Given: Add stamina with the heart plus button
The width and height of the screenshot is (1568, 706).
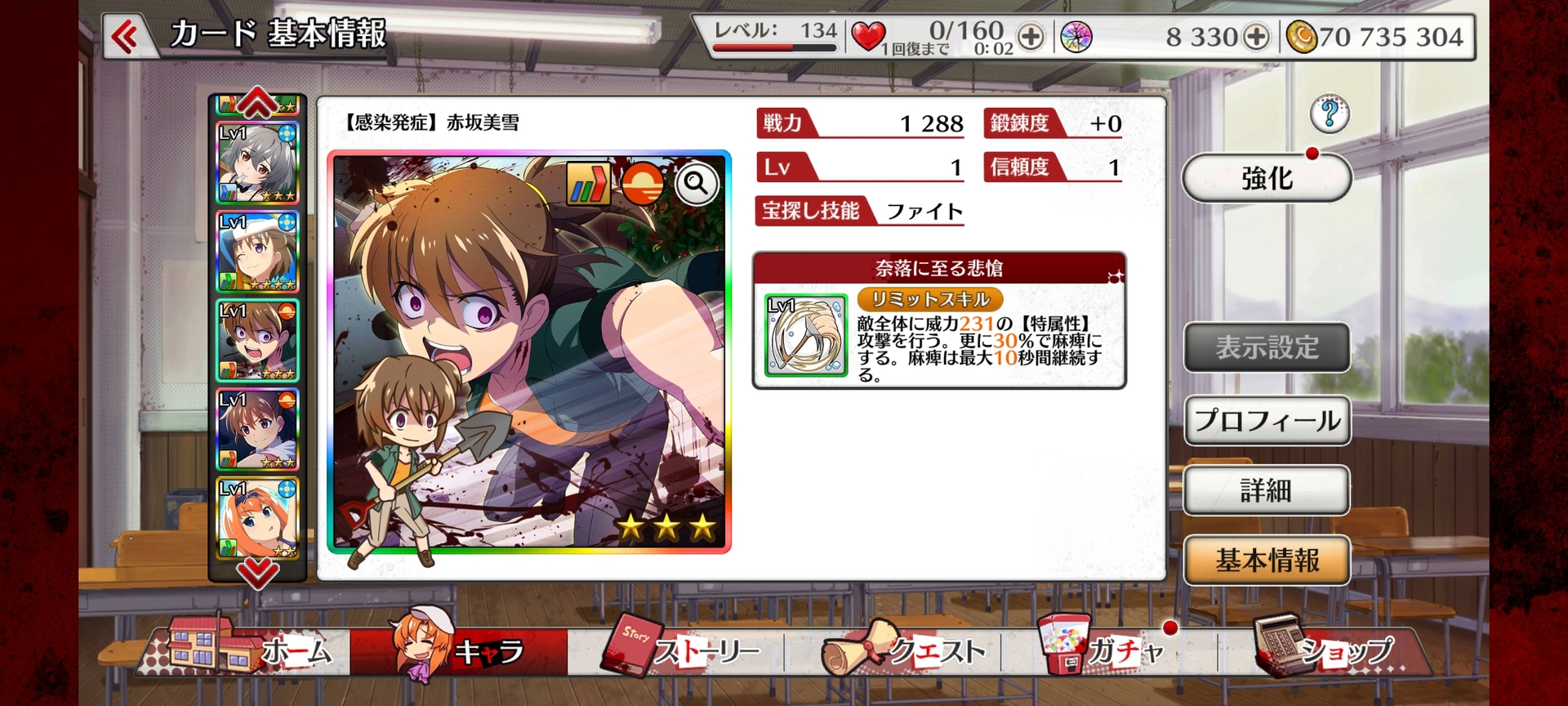Looking at the screenshot, I should 1031,37.
